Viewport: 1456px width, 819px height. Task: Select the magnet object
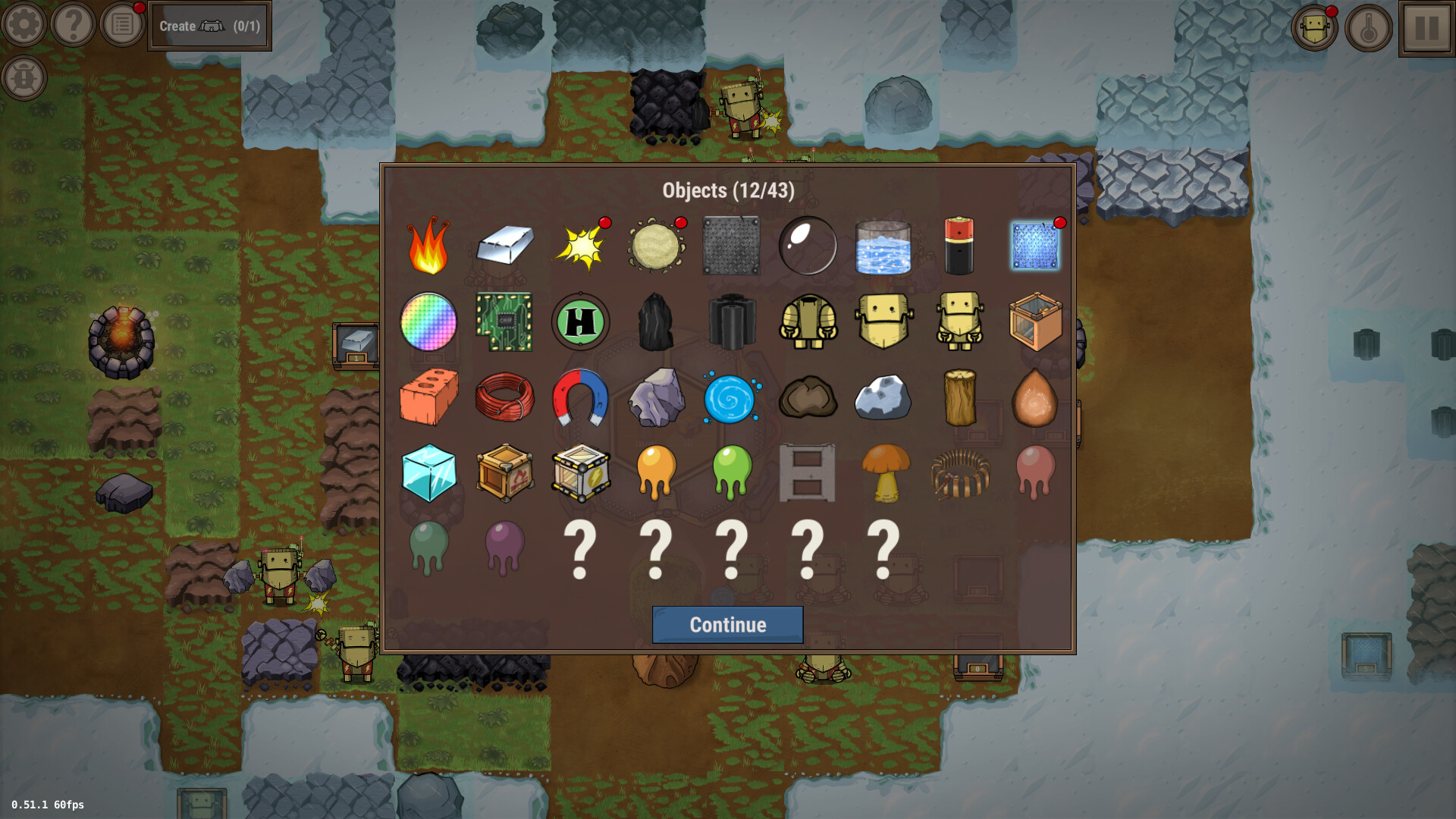coord(580,398)
